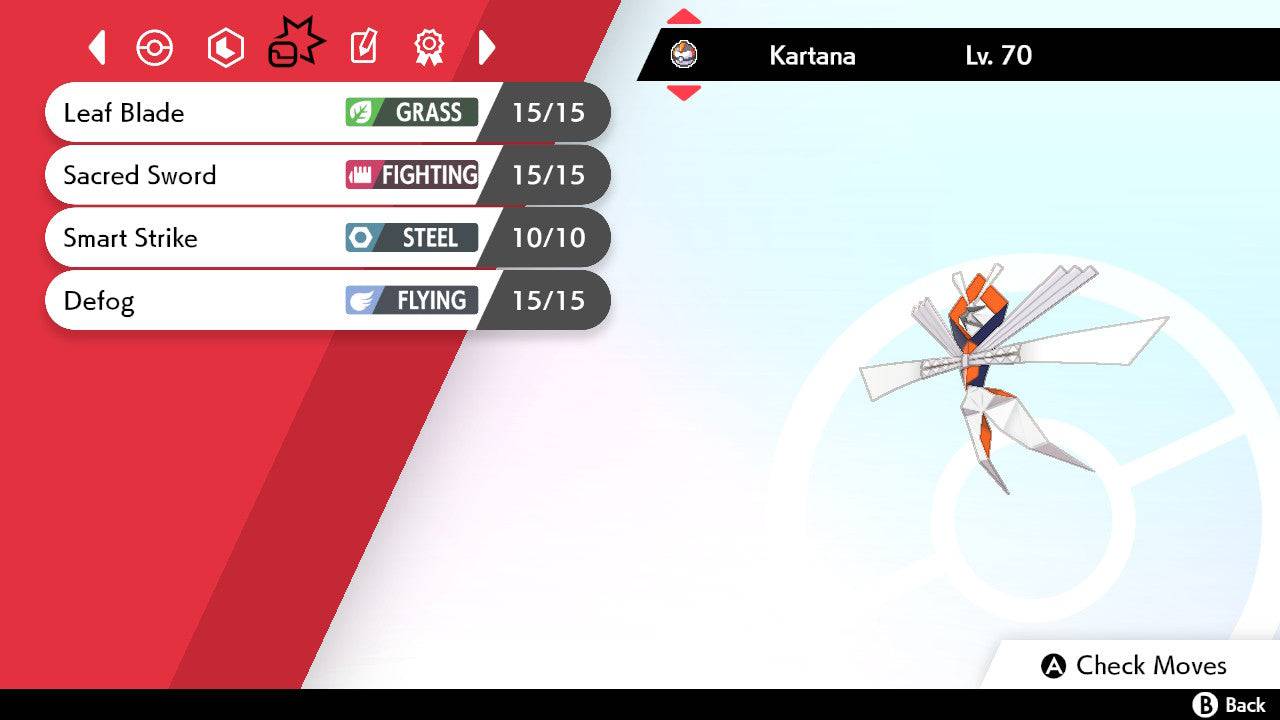The height and width of the screenshot is (720, 1280).
Task: Click the Steel type icon on Smart Strike
Action: click(x=362, y=238)
